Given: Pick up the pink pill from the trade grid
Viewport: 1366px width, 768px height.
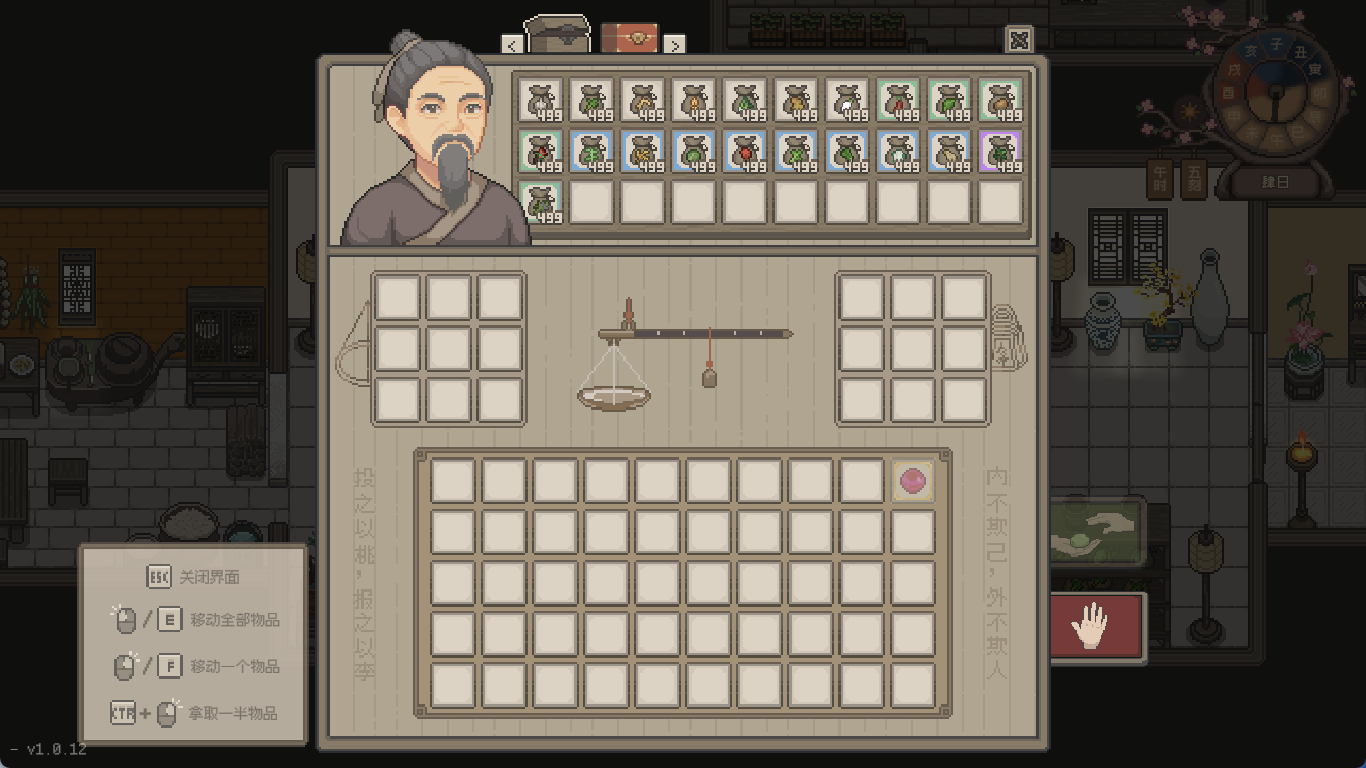Looking at the screenshot, I should click(x=911, y=480).
